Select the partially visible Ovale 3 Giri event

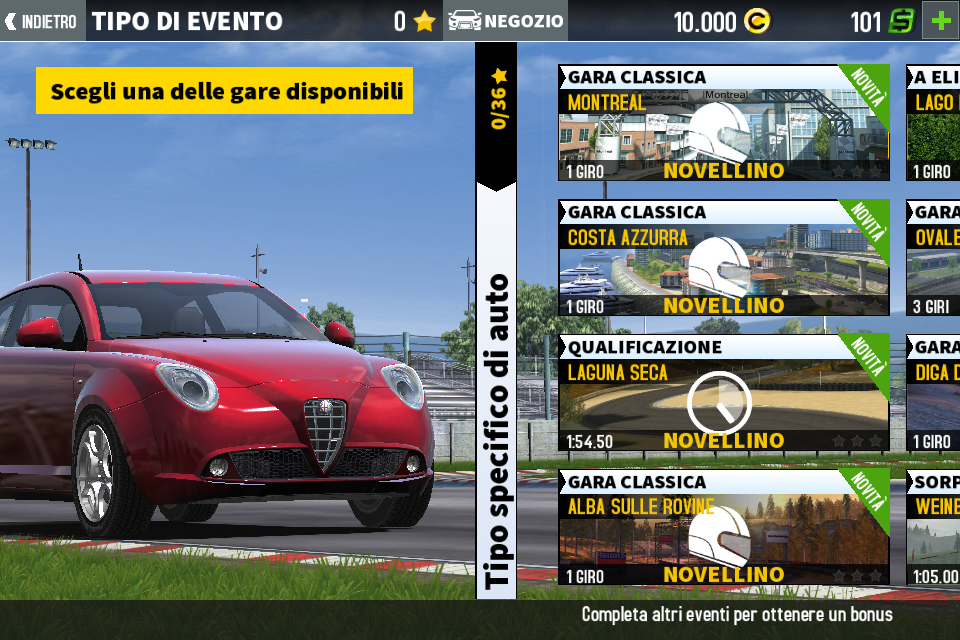click(x=934, y=259)
